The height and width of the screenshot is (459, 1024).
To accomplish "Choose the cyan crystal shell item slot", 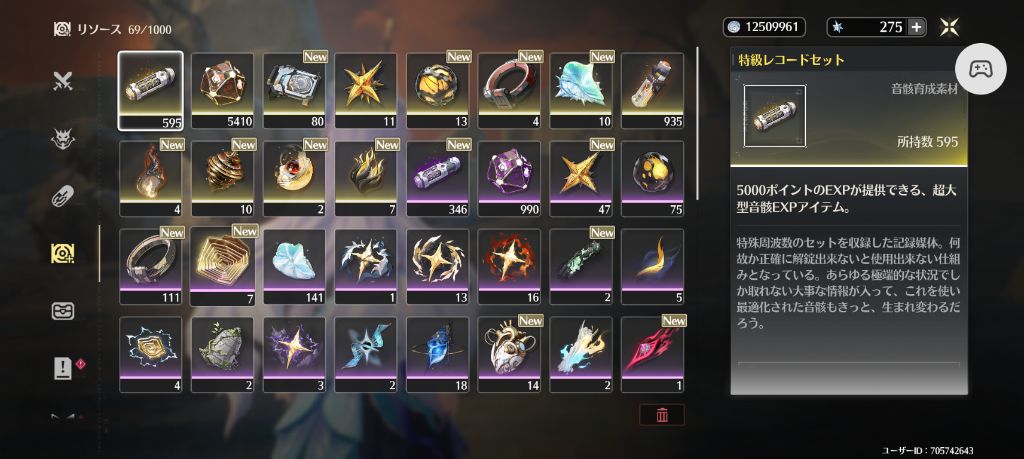I will (581, 91).
